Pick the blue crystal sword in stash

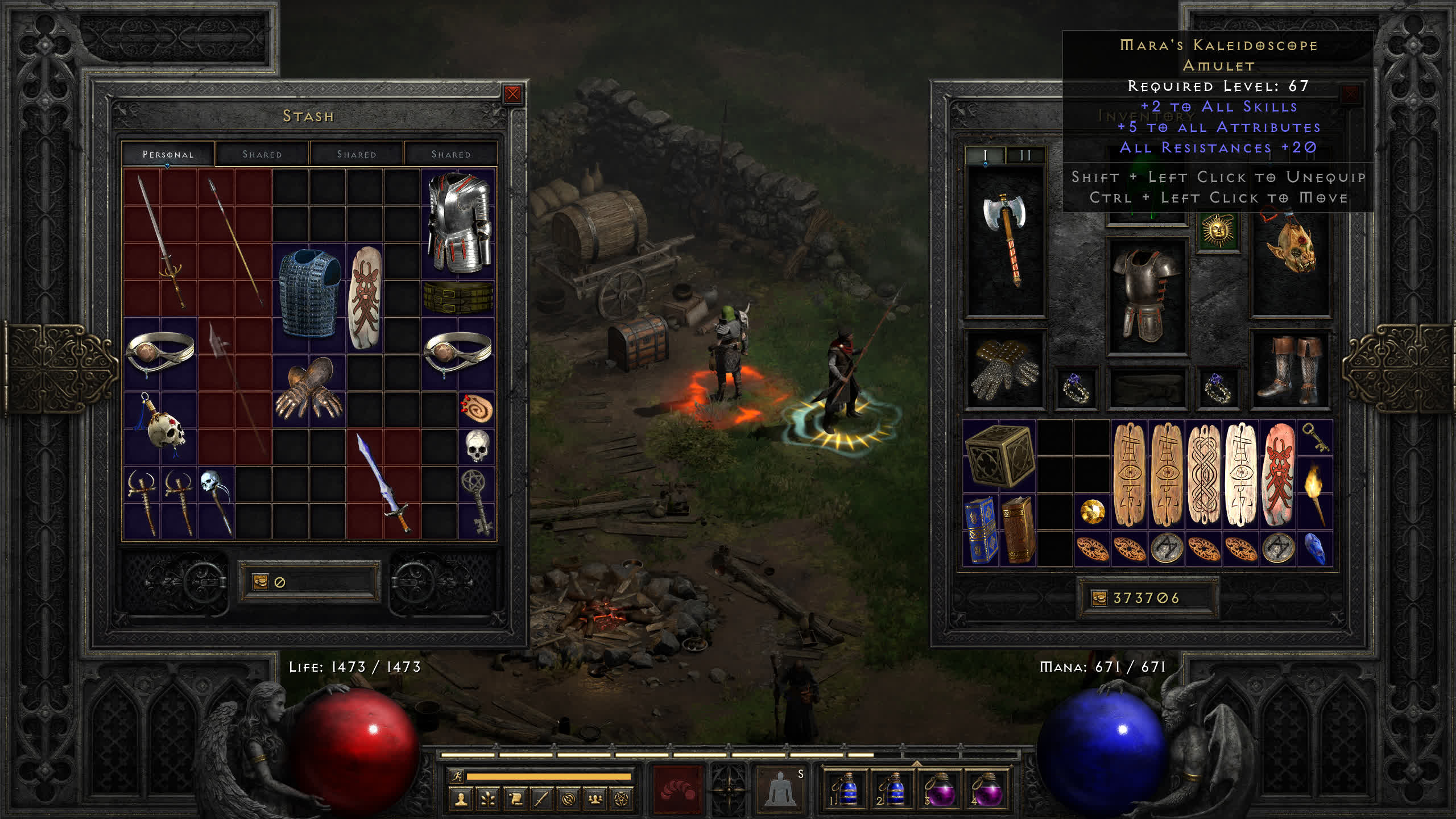tap(383, 483)
